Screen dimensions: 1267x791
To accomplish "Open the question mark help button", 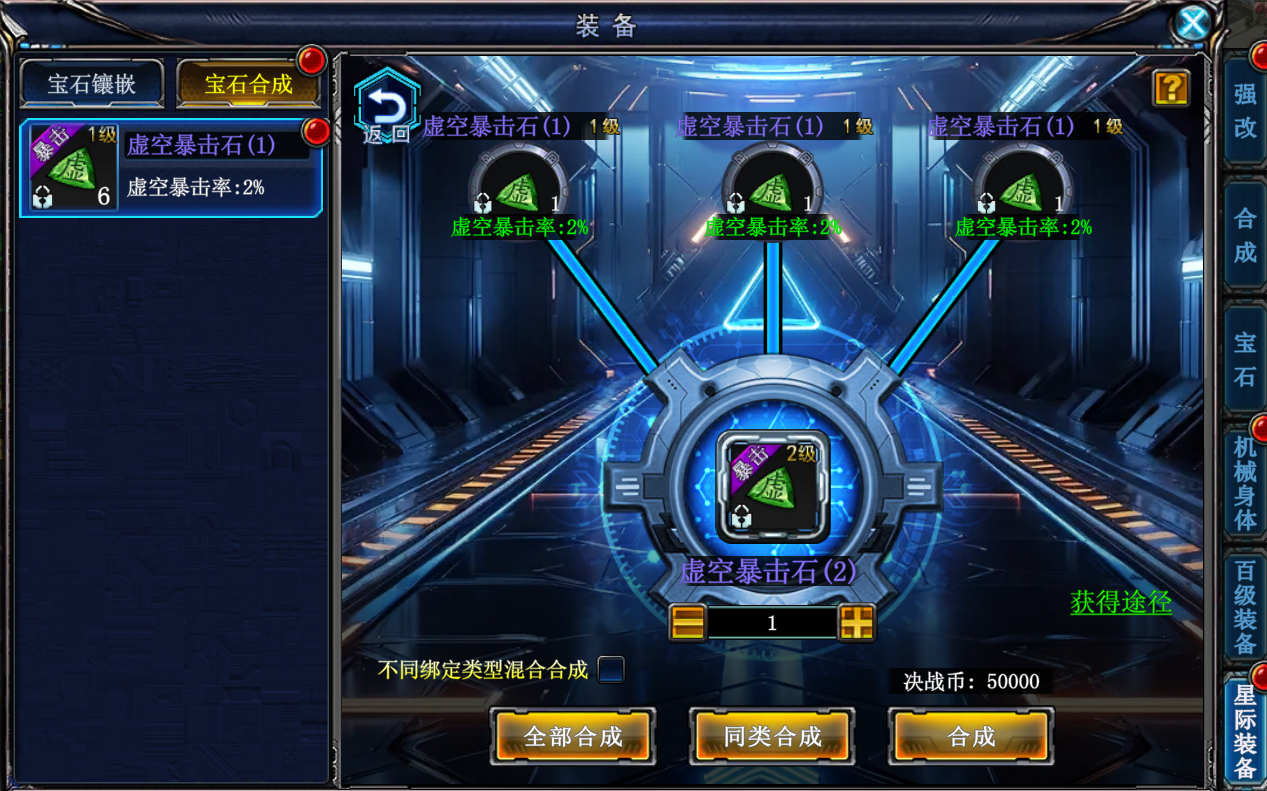I will click(x=1170, y=88).
